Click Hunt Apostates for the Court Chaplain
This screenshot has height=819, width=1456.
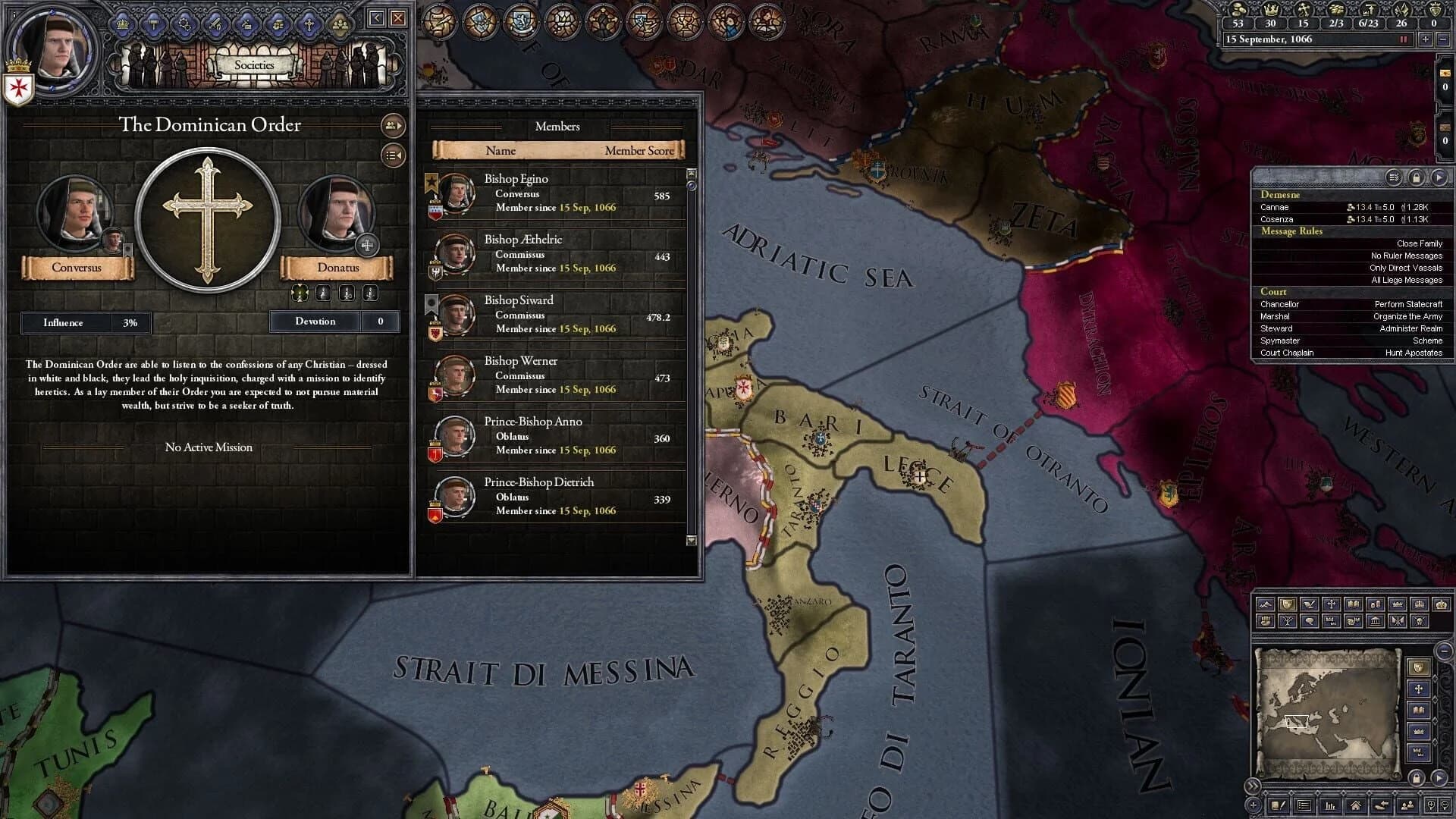(x=1414, y=353)
